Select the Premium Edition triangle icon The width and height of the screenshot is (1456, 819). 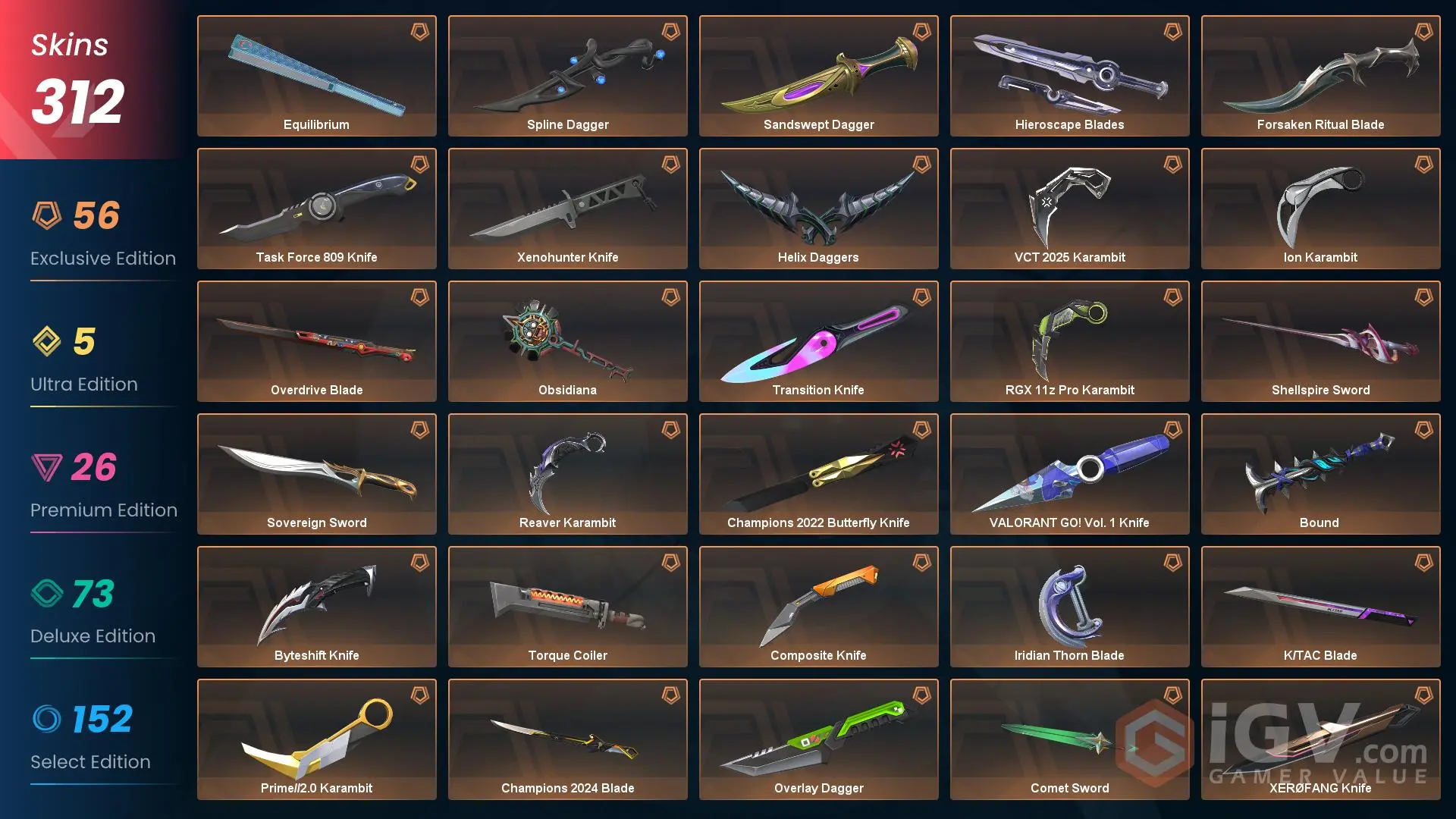coord(45,468)
